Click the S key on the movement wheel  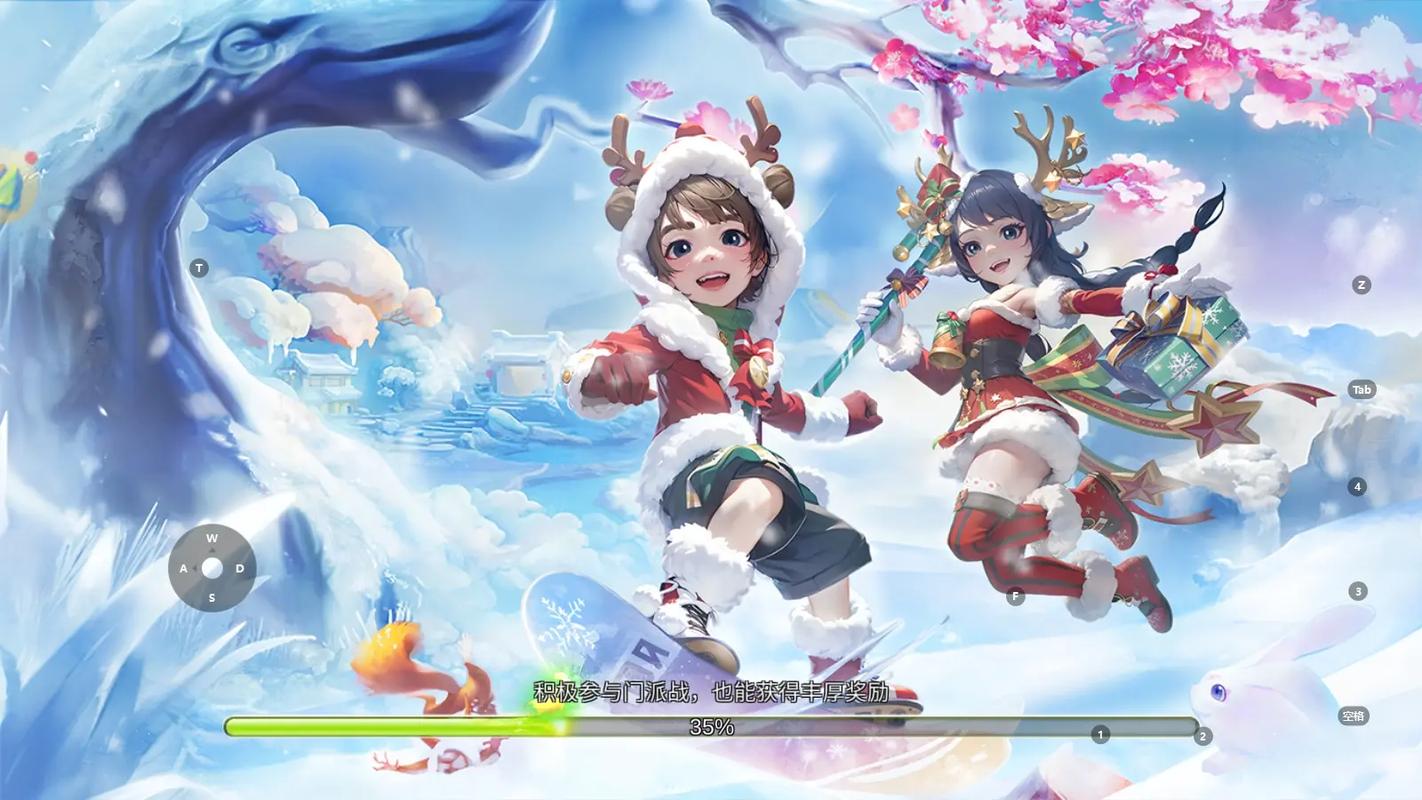(211, 596)
